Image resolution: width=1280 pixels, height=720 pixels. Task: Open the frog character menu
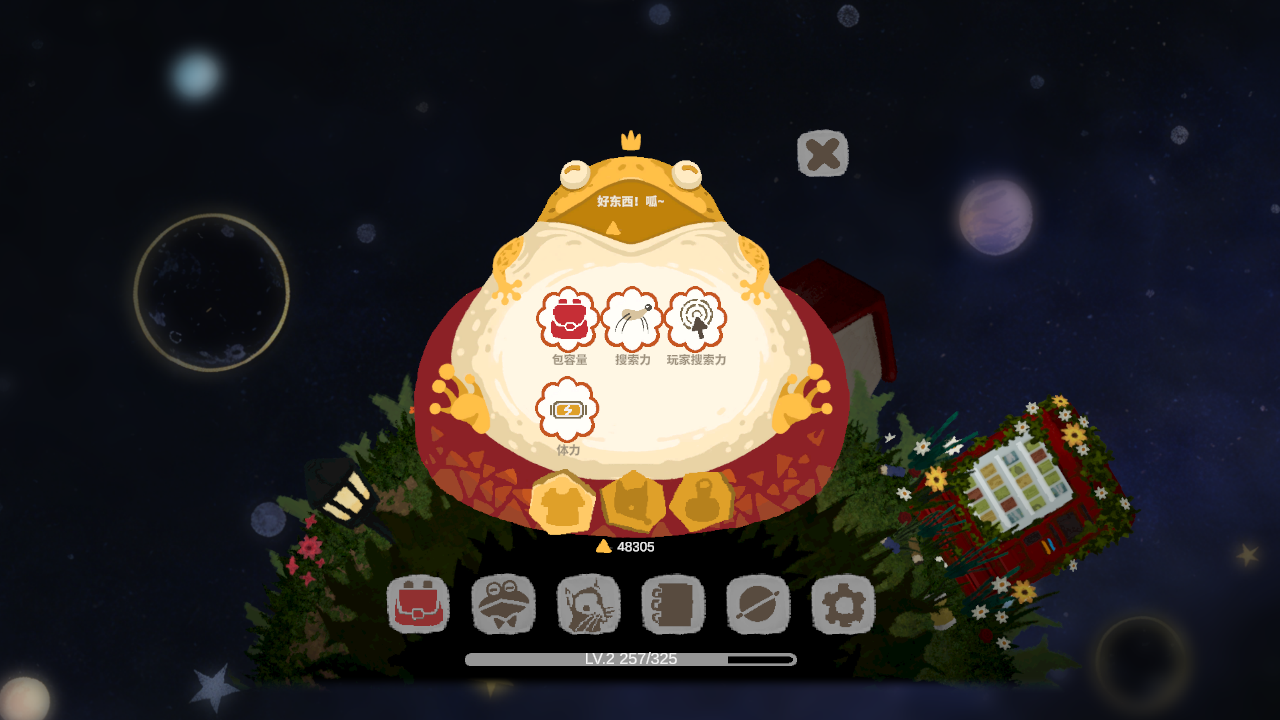pyautogui.click(x=504, y=605)
